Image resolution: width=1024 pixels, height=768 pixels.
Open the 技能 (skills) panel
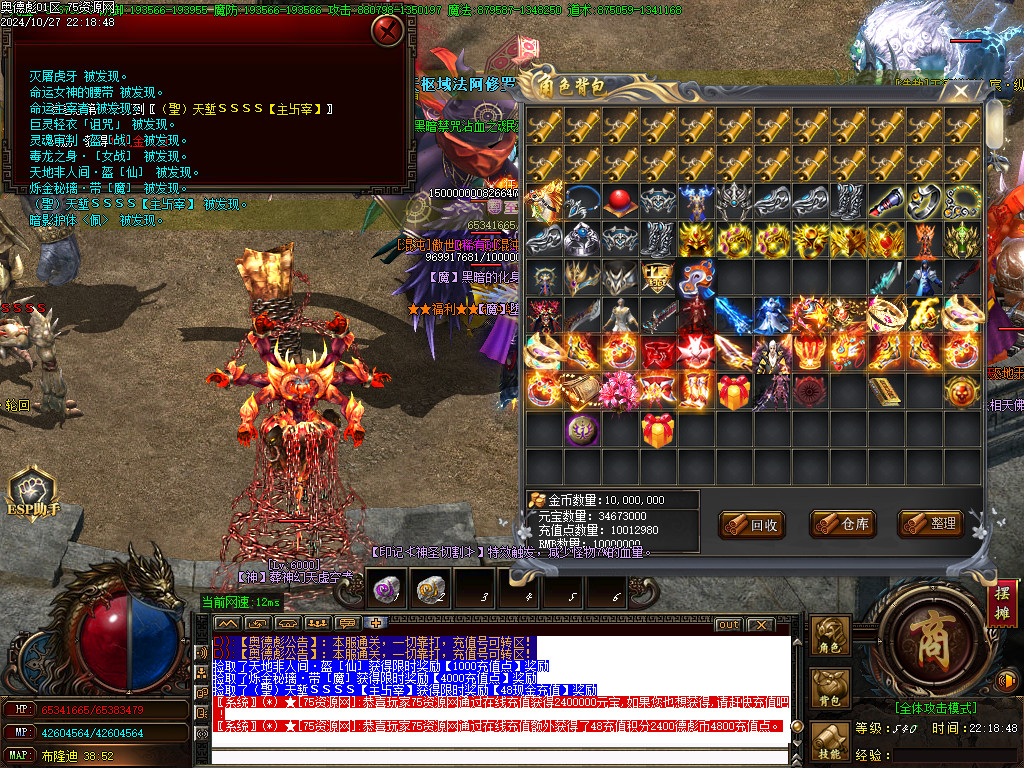click(829, 741)
